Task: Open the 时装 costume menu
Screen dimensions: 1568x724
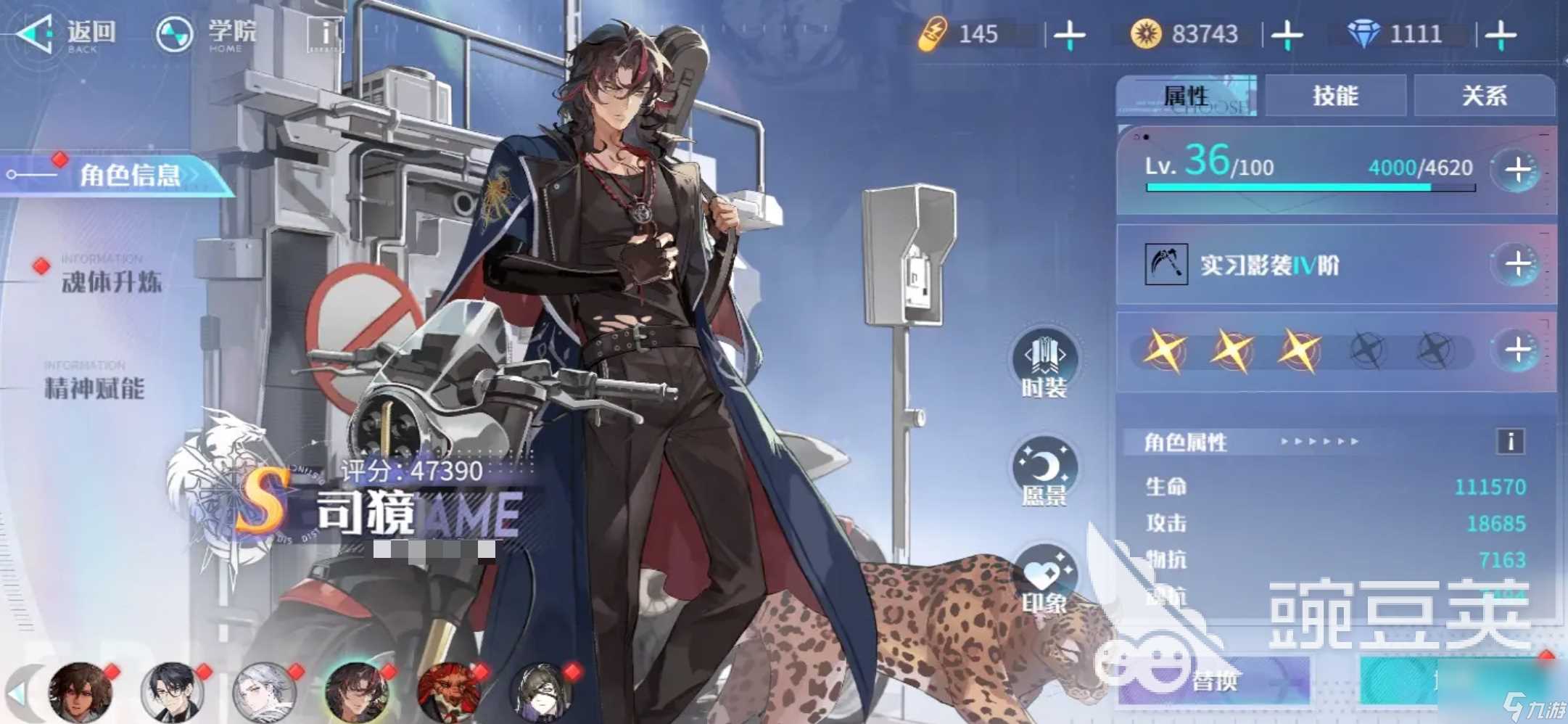Action: tap(1044, 363)
